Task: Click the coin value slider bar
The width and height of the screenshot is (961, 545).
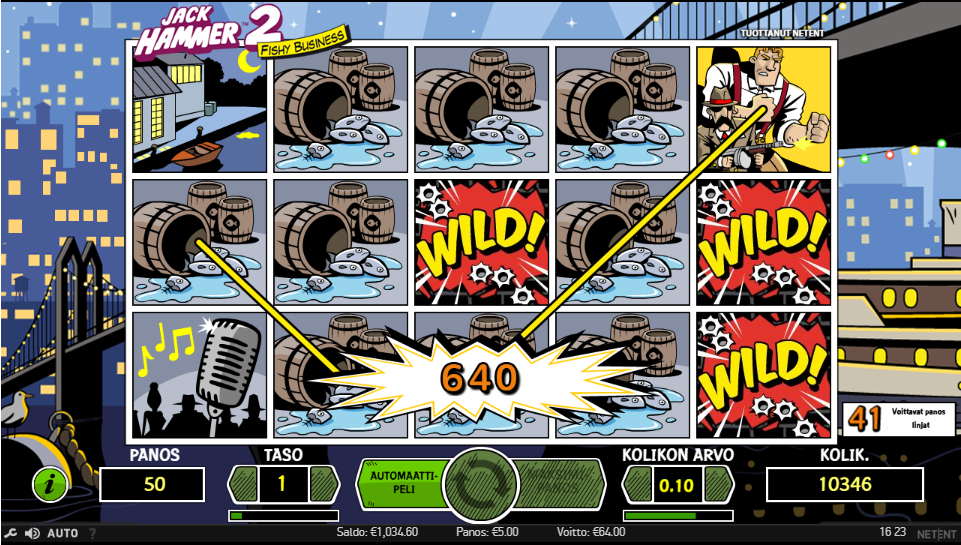Action: (x=678, y=516)
